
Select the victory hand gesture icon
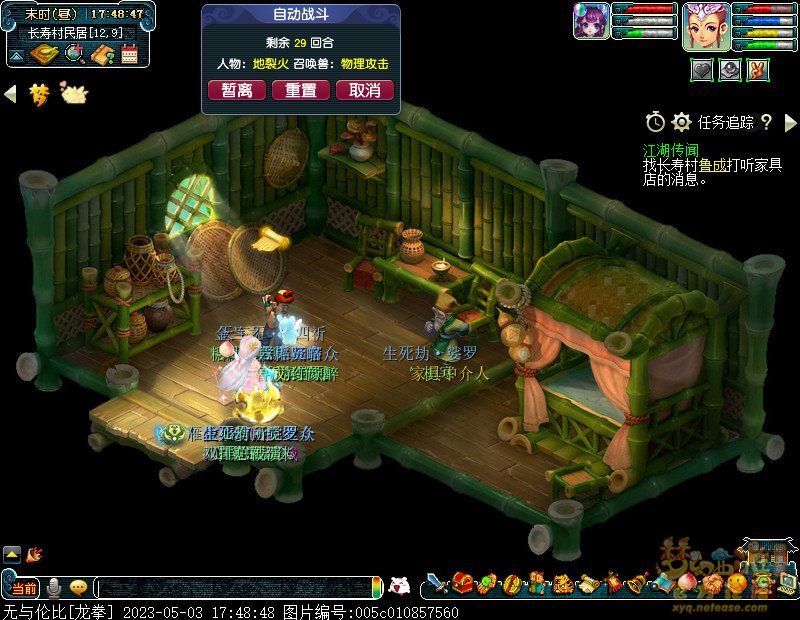[759, 70]
